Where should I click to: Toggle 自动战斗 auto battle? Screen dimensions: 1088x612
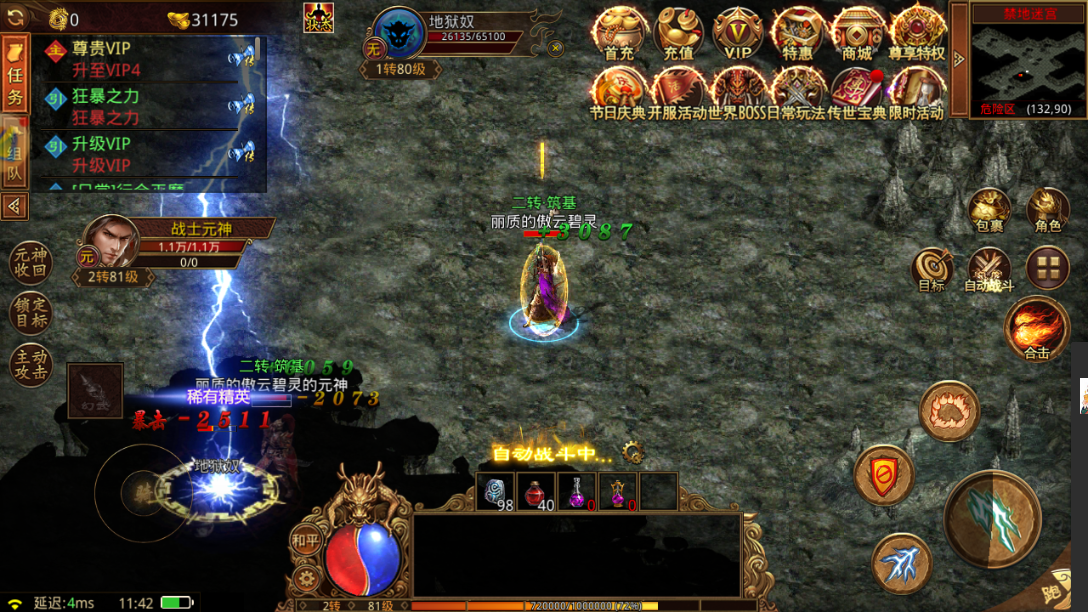coord(989,271)
